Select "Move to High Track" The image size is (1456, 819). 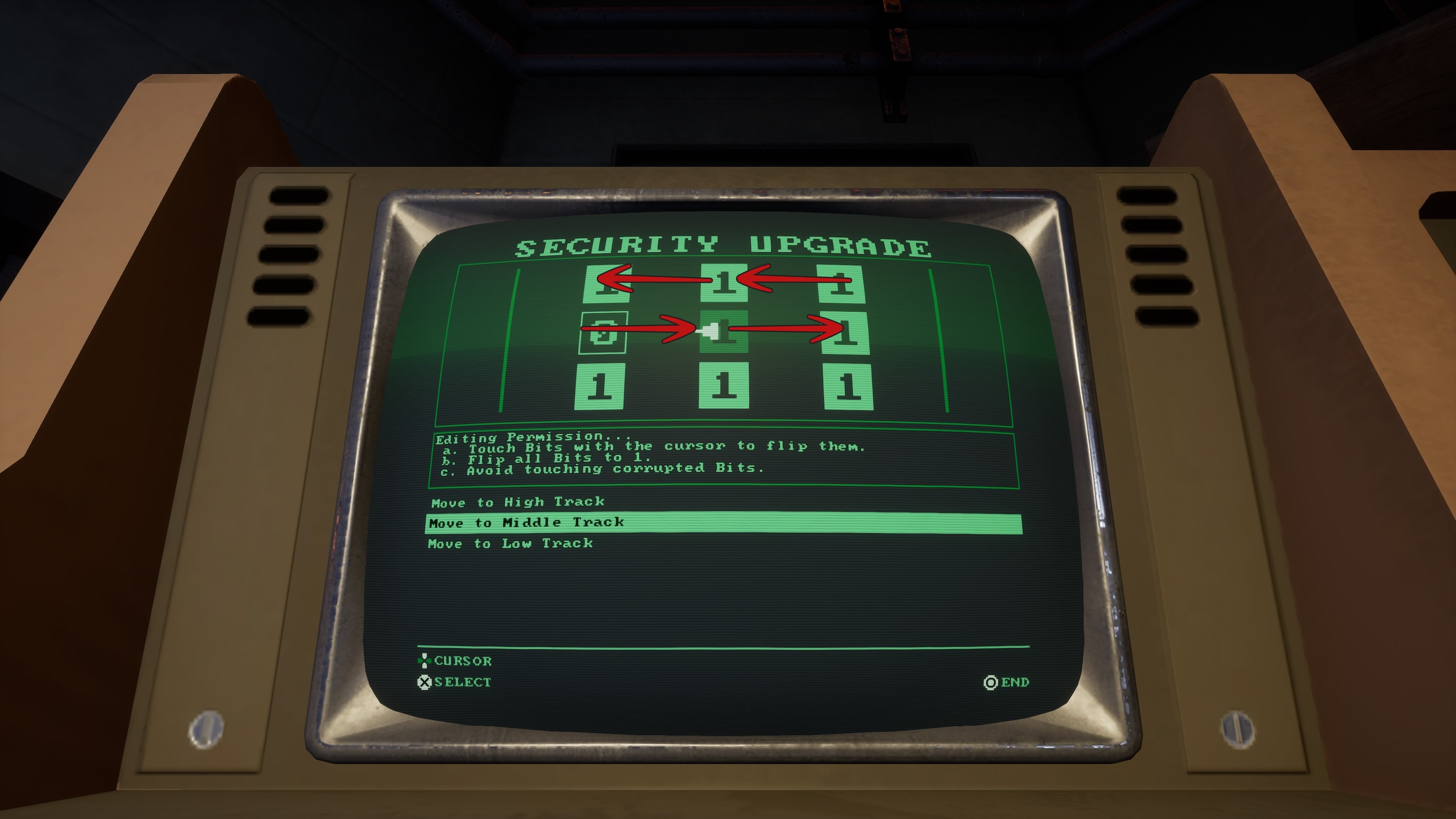point(516,502)
